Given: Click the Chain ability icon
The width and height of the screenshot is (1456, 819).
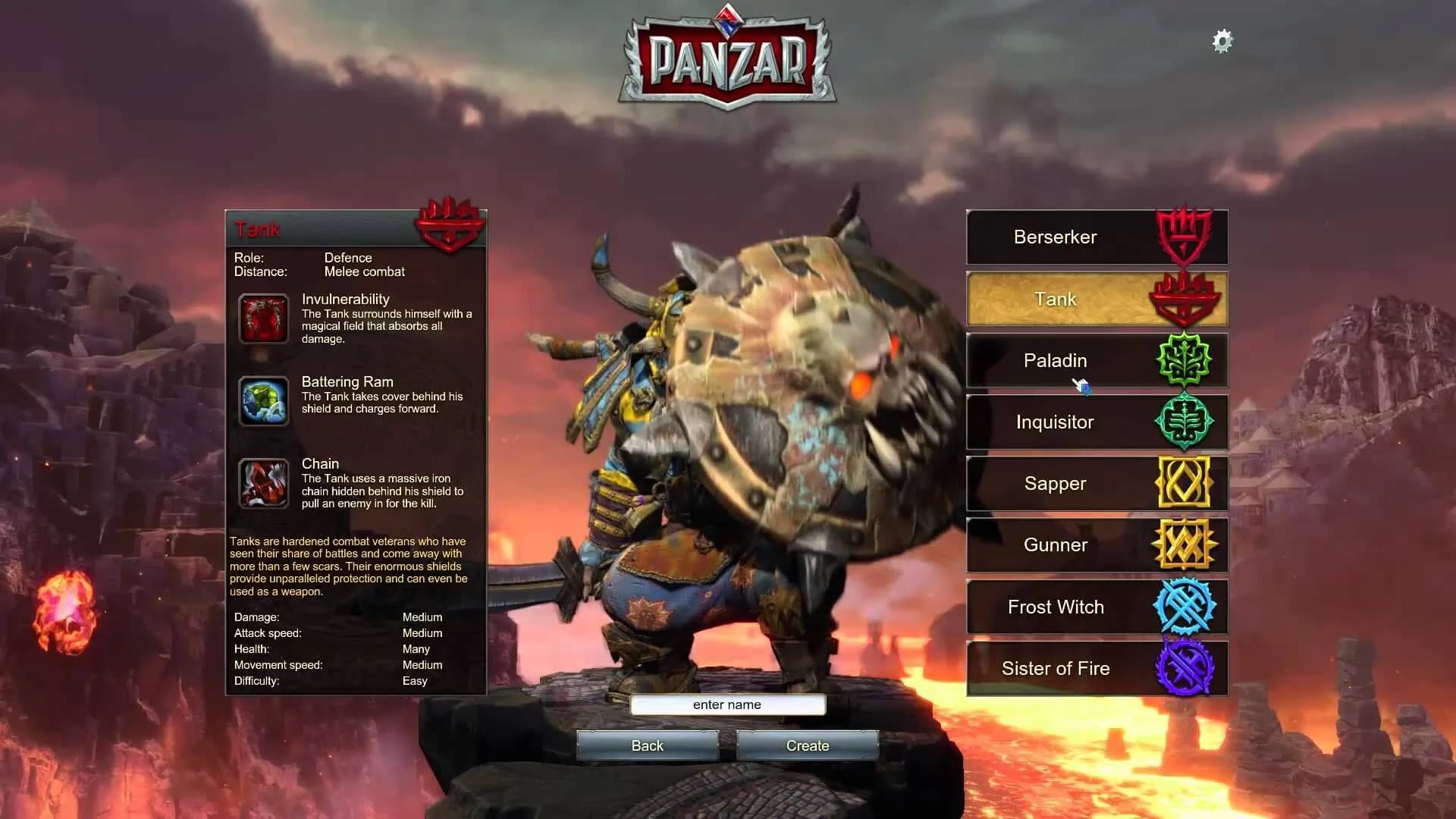Looking at the screenshot, I should tap(263, 483).
